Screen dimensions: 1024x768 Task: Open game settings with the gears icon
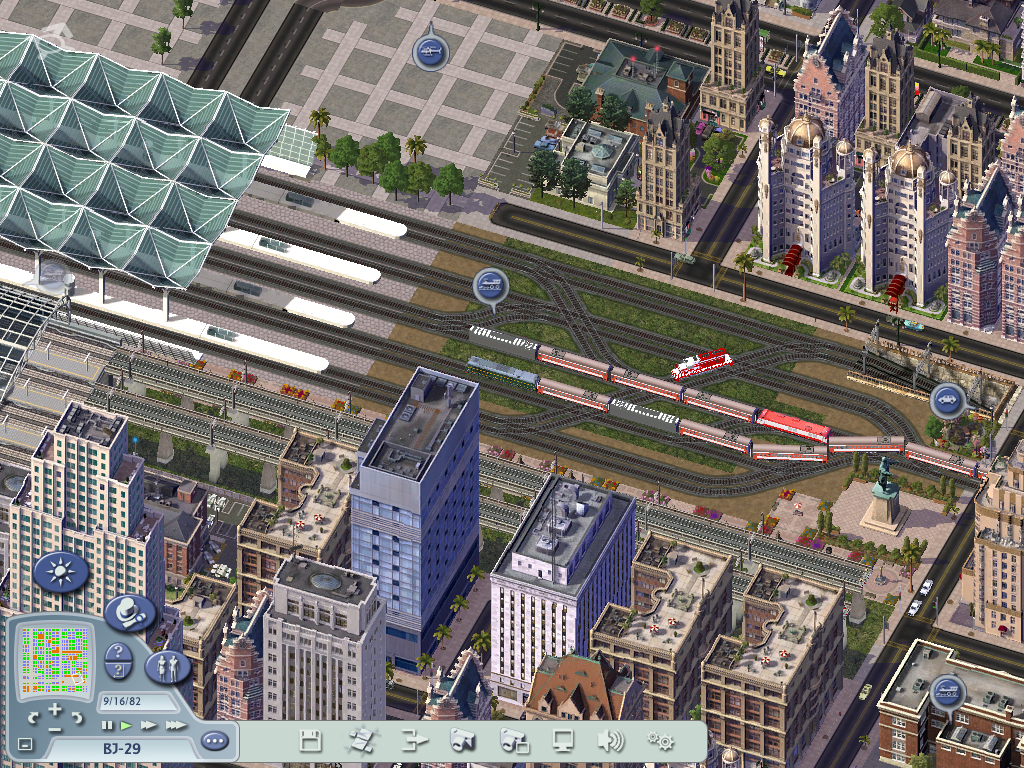(660, 741)
